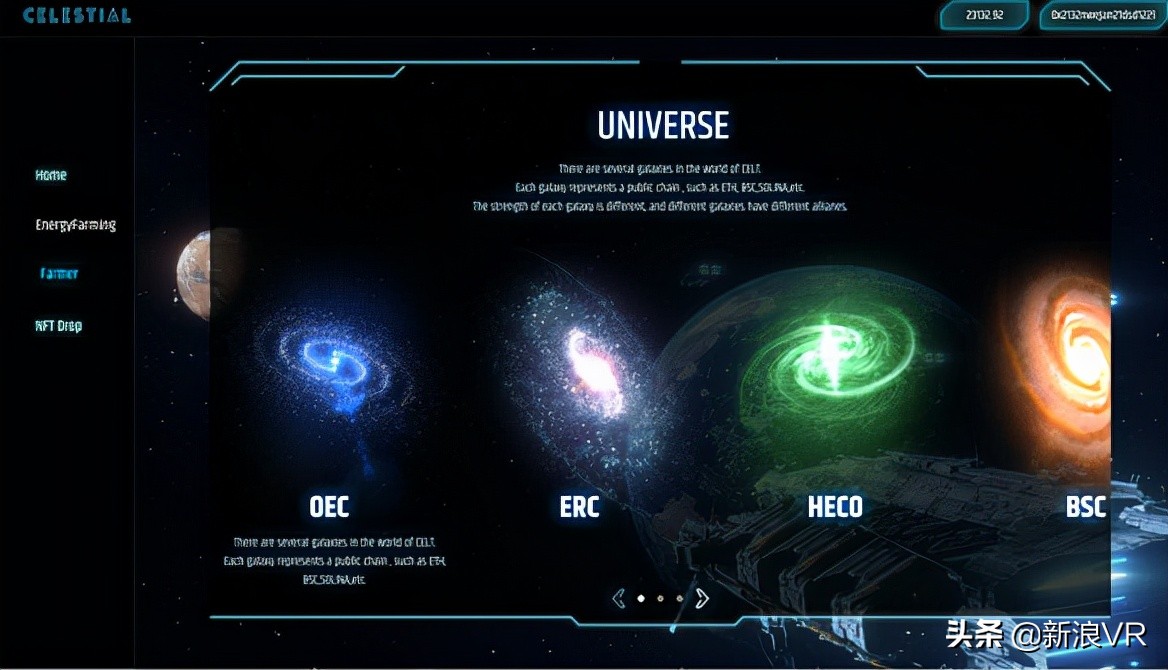Select the Farmer menu entry
This screenshot has width=1168, height=670.
tap(59, 274)
